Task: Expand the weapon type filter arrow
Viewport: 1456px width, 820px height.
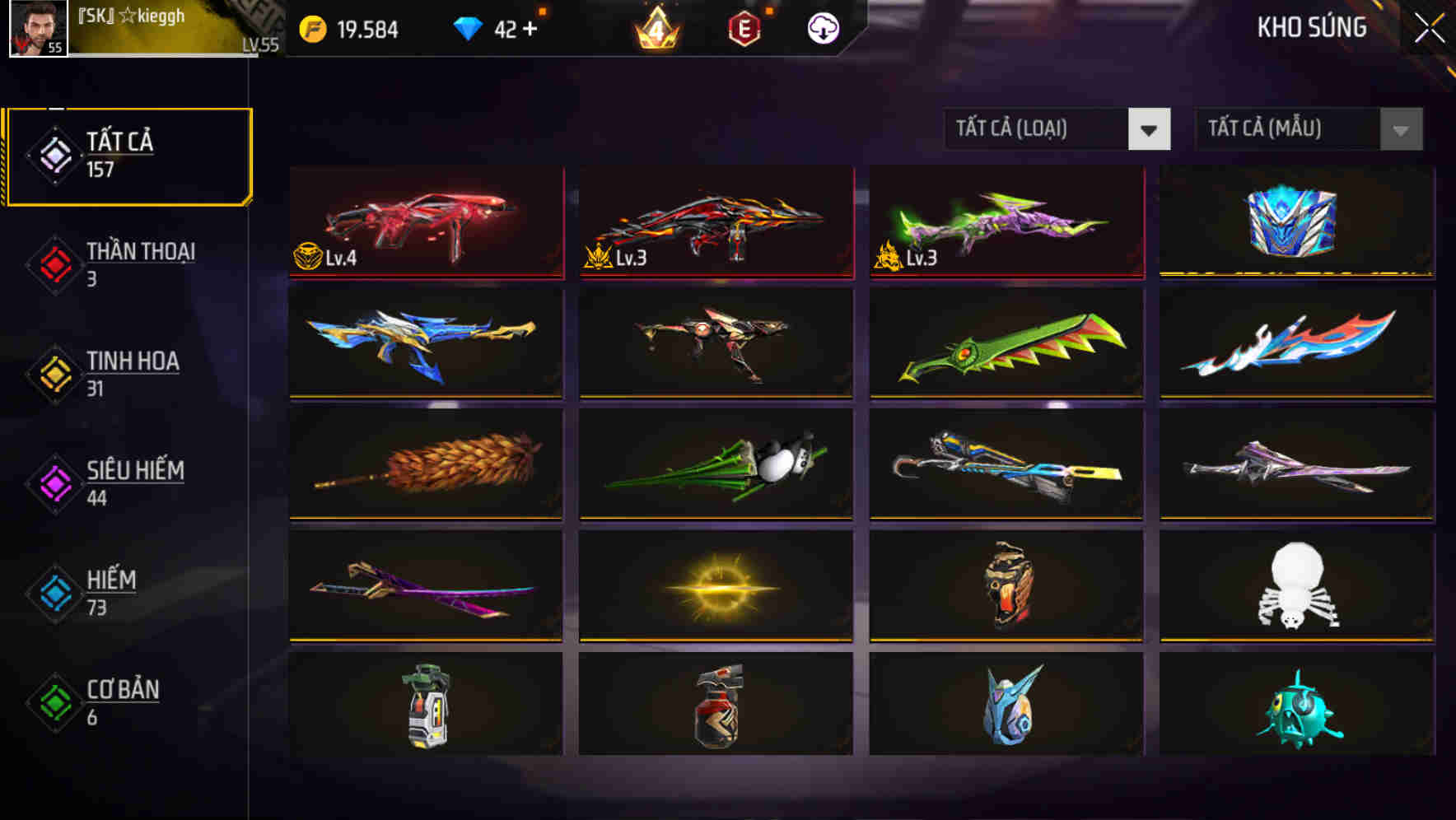Action: coord(1150,129)
